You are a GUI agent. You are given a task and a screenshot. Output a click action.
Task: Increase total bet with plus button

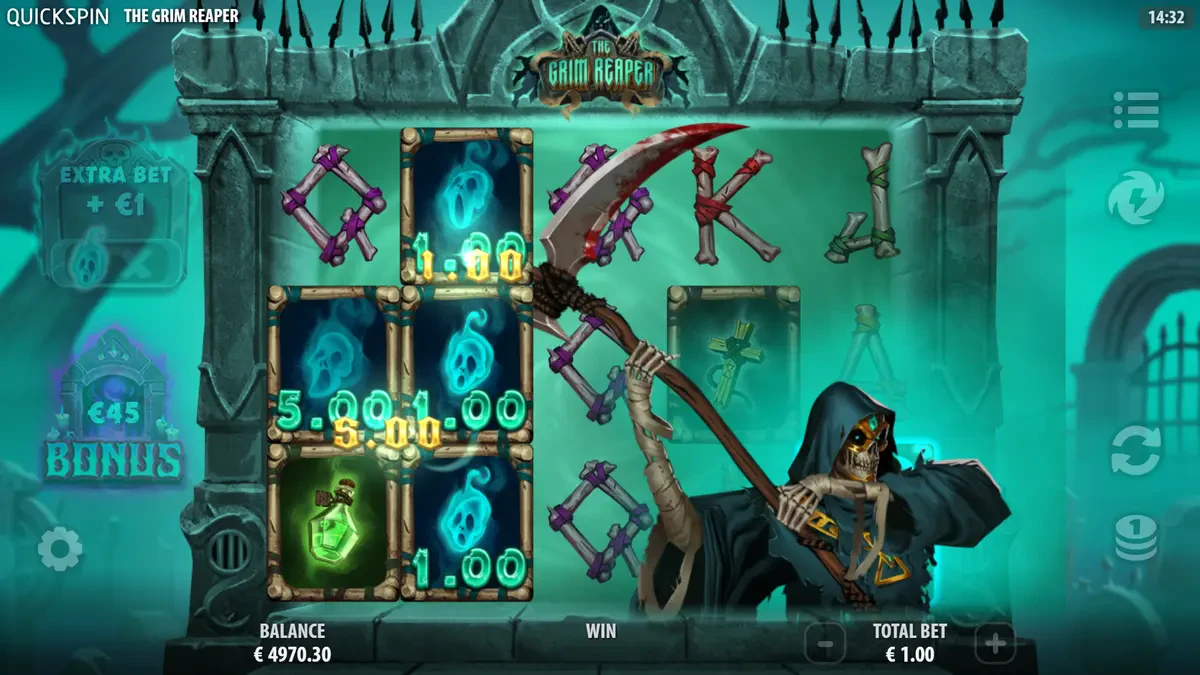click(994, 644)
